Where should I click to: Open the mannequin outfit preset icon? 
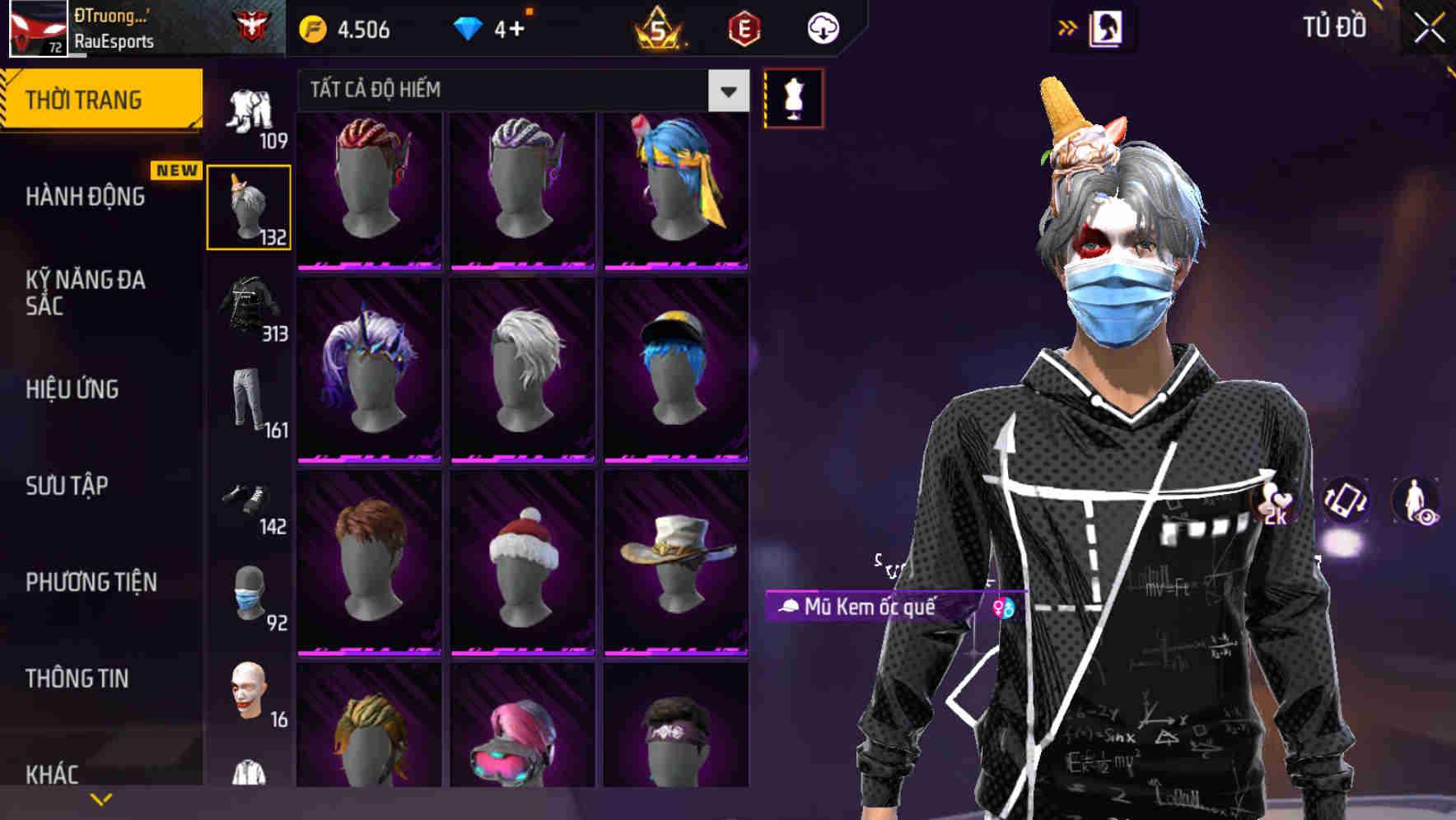point(793,97)
